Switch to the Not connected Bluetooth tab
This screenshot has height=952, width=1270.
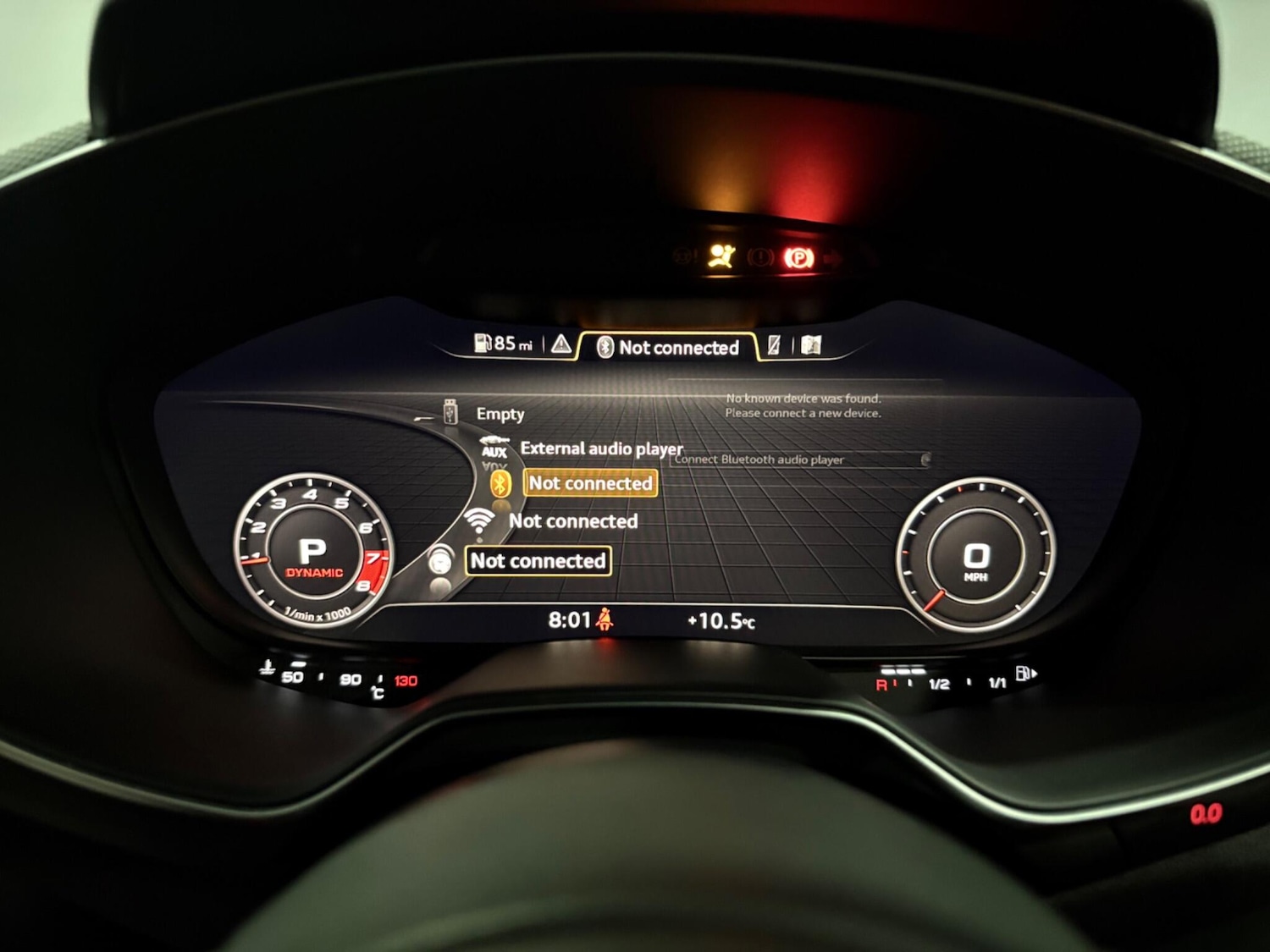(668, 347)
